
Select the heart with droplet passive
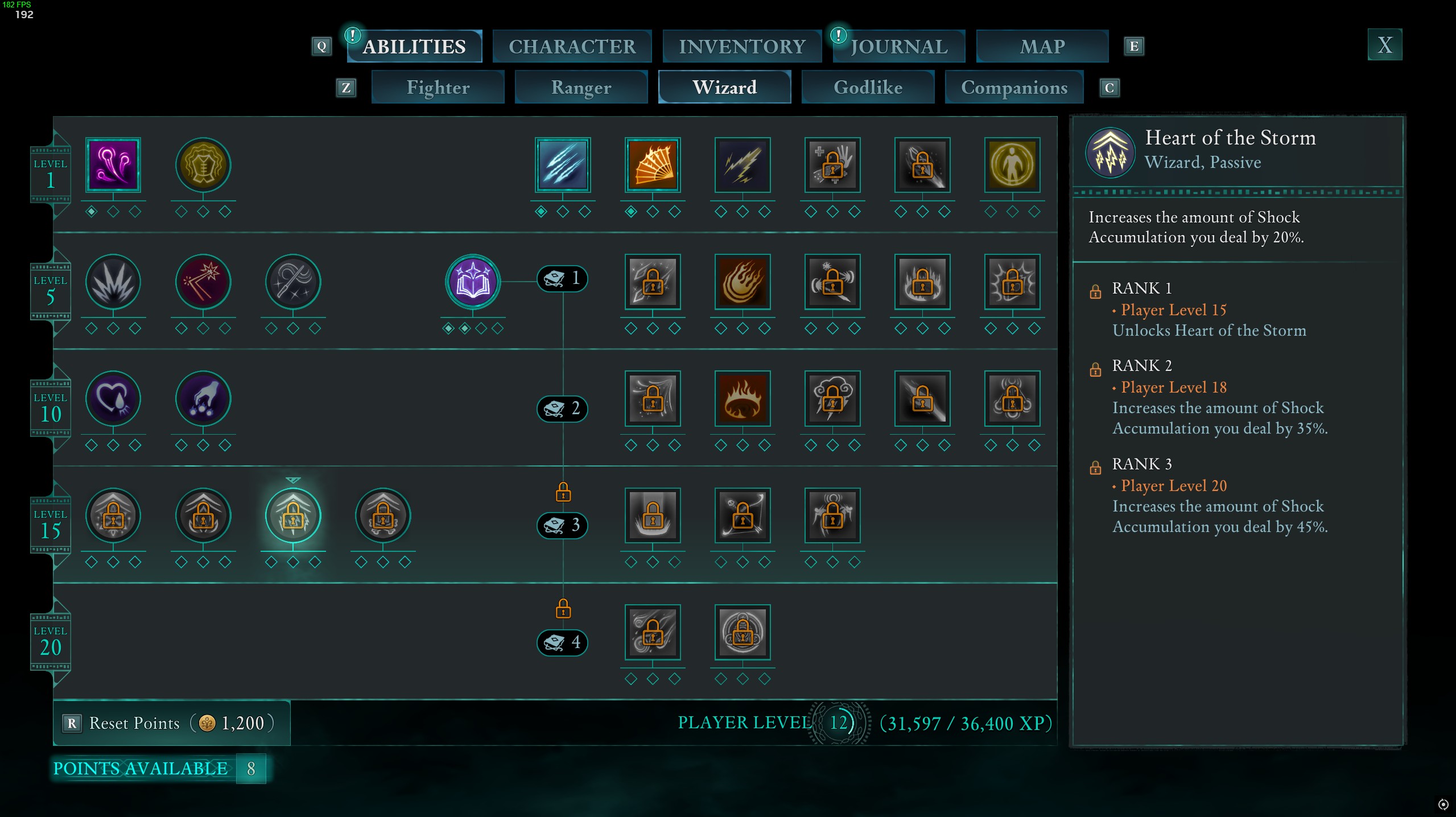coord(113,398)
